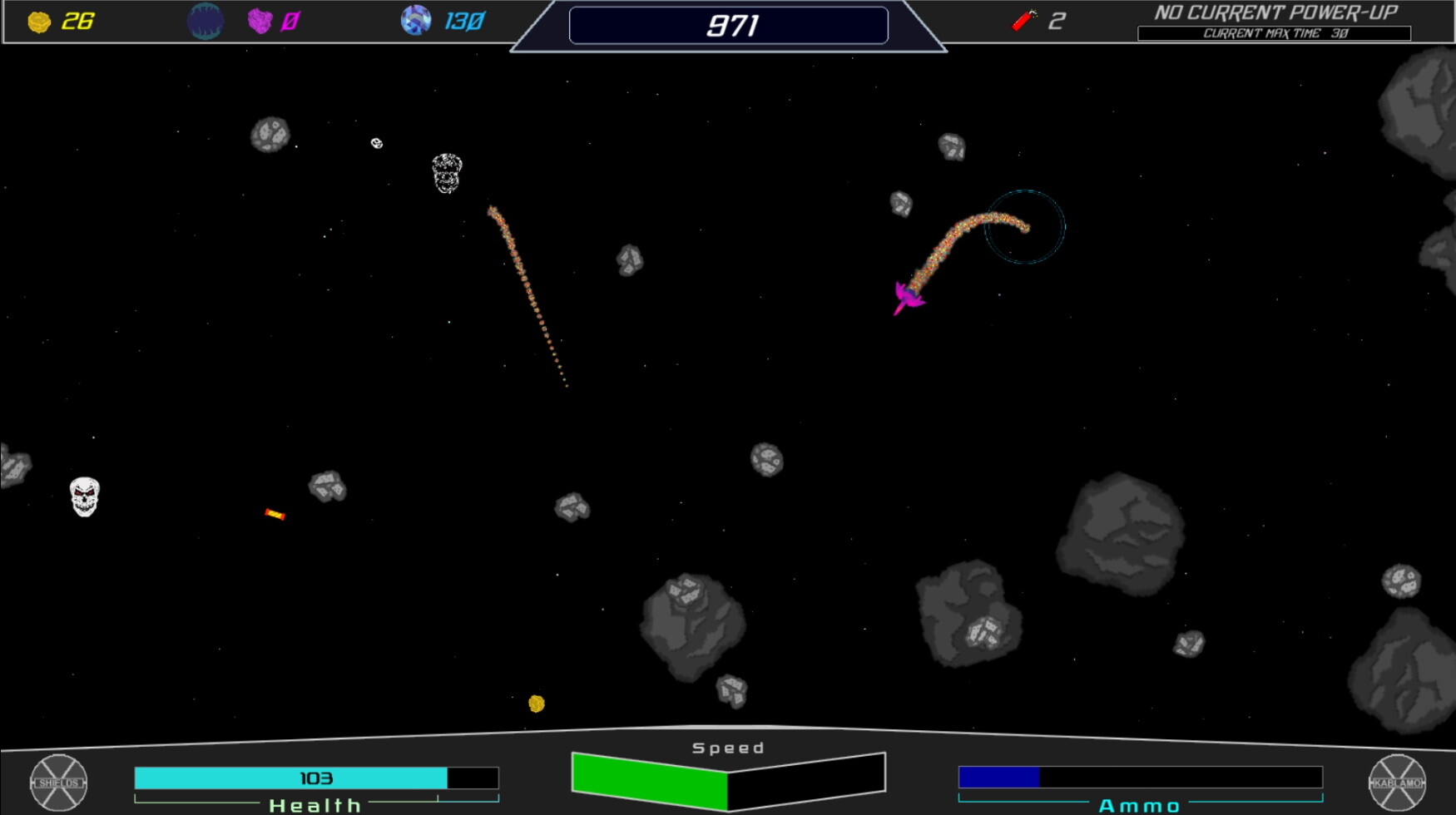Click the green Speed bar
1456x815 pixels.
click(x=649, y=779)
